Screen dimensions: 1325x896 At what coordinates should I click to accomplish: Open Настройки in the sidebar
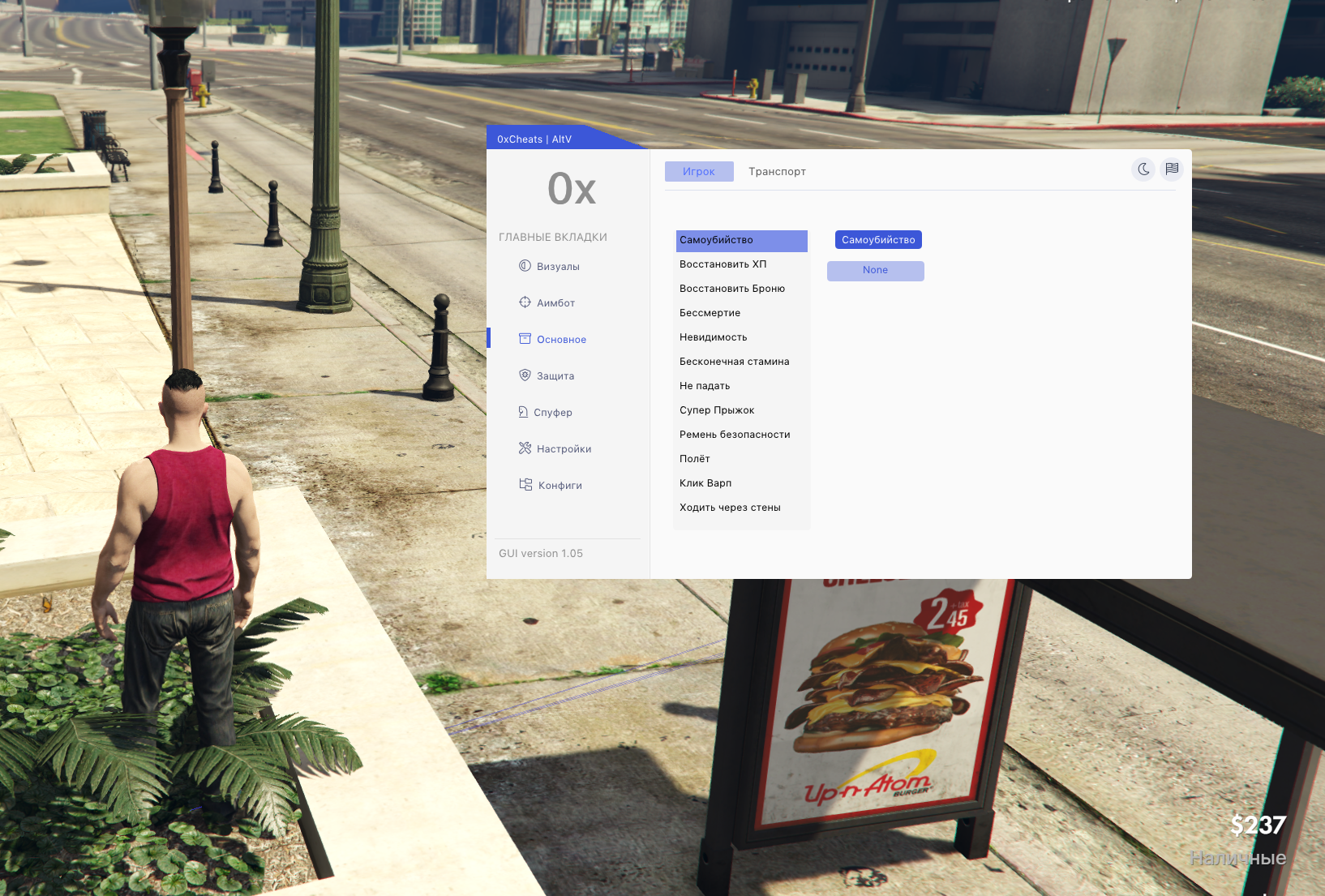pyautogui.click(x=564, y=449)
